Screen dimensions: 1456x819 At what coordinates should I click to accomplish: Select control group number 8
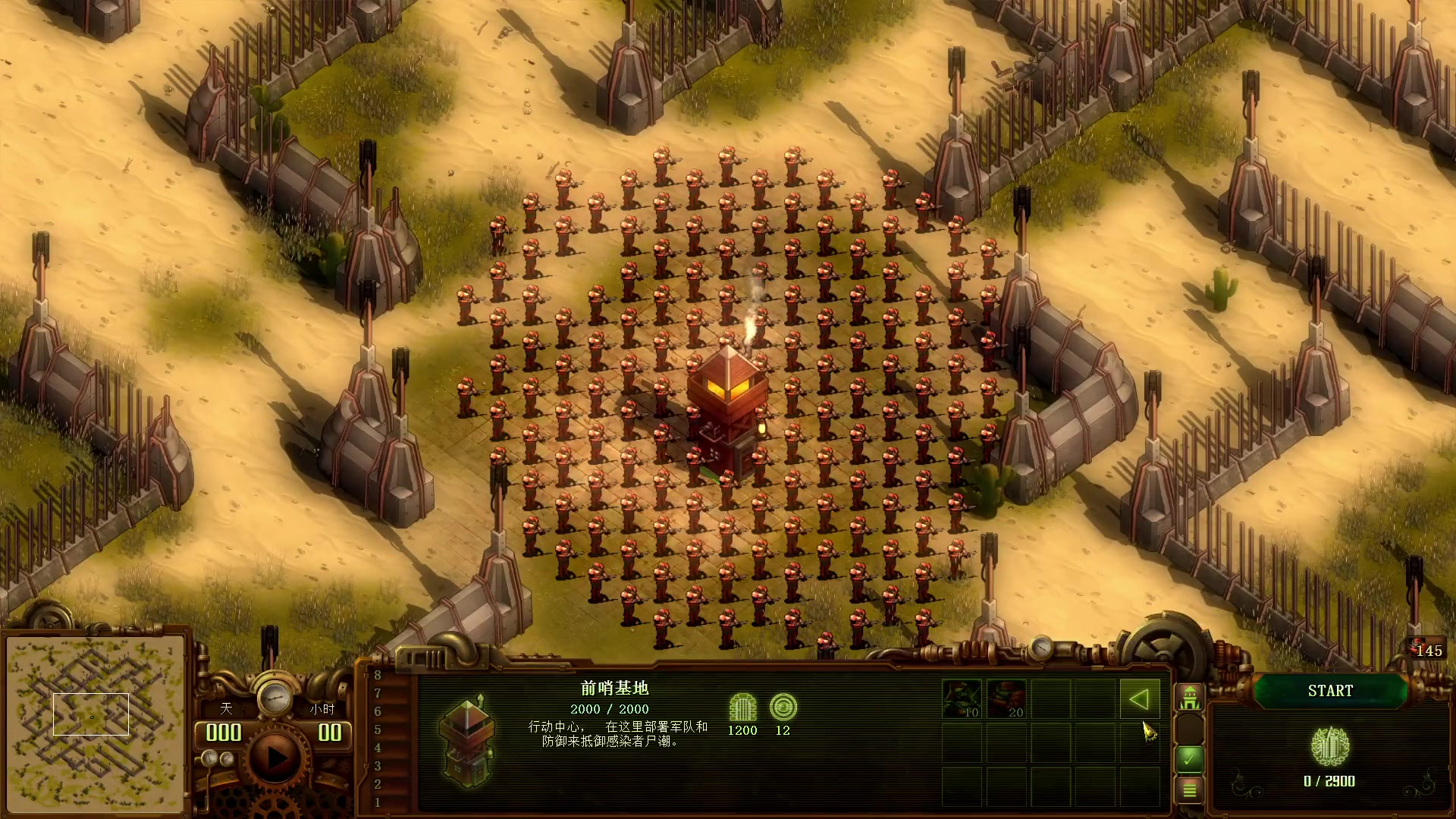[378, 675]
